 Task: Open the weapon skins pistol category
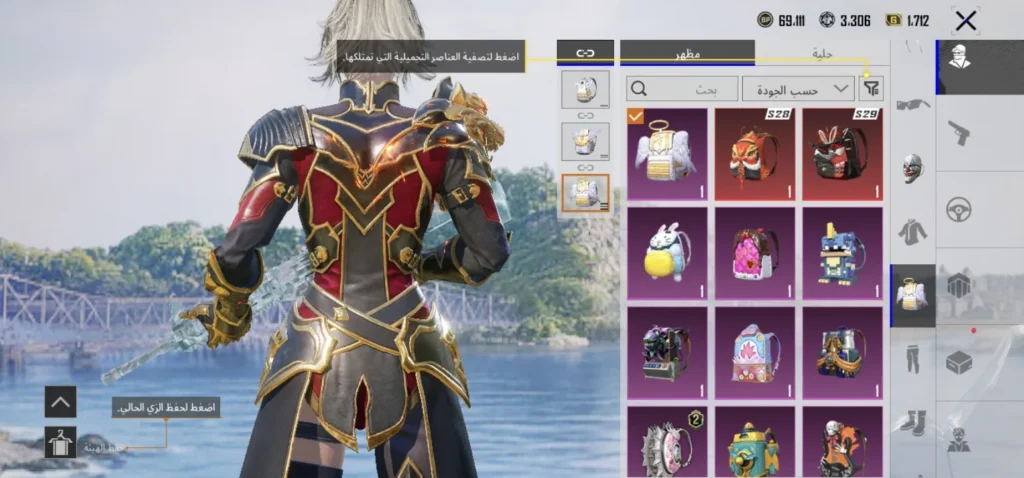click(x=959, y=131)
